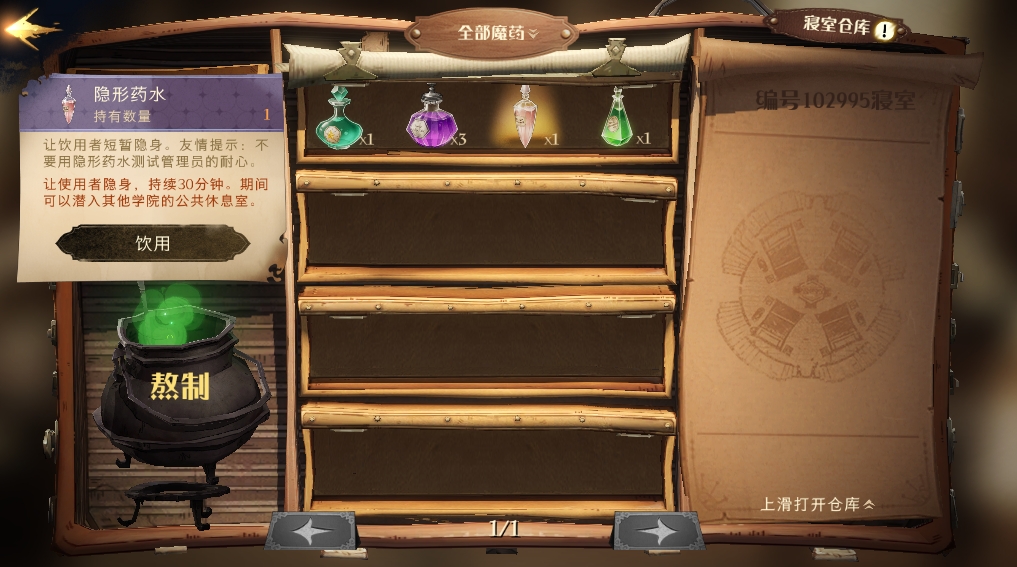Open the 寝室仓库 dormitory storage tab
The height and width of the screenshot is (567, 1017).
point(838,24)
